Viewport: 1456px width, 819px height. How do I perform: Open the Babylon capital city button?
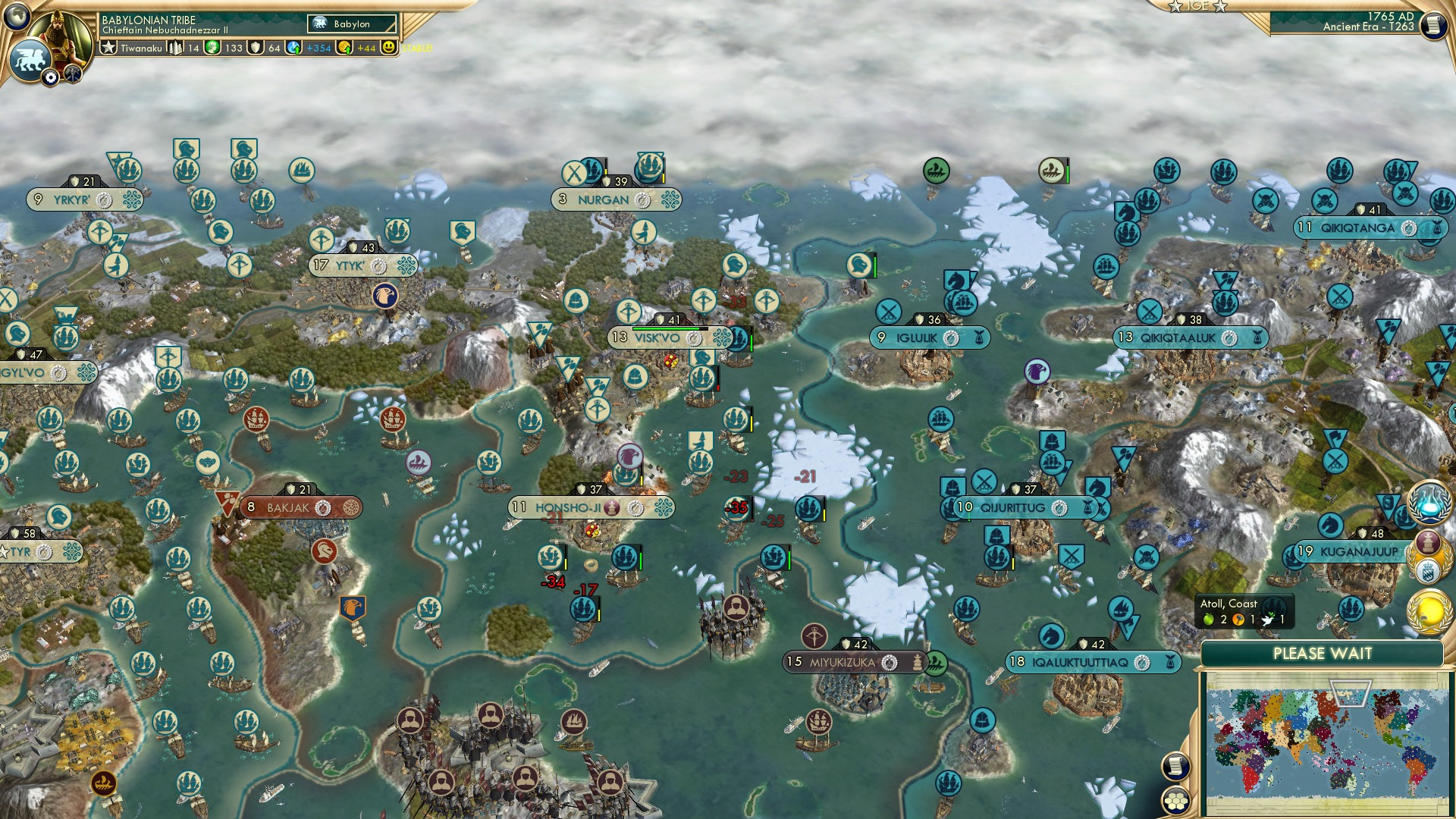(x=352, y=24)
